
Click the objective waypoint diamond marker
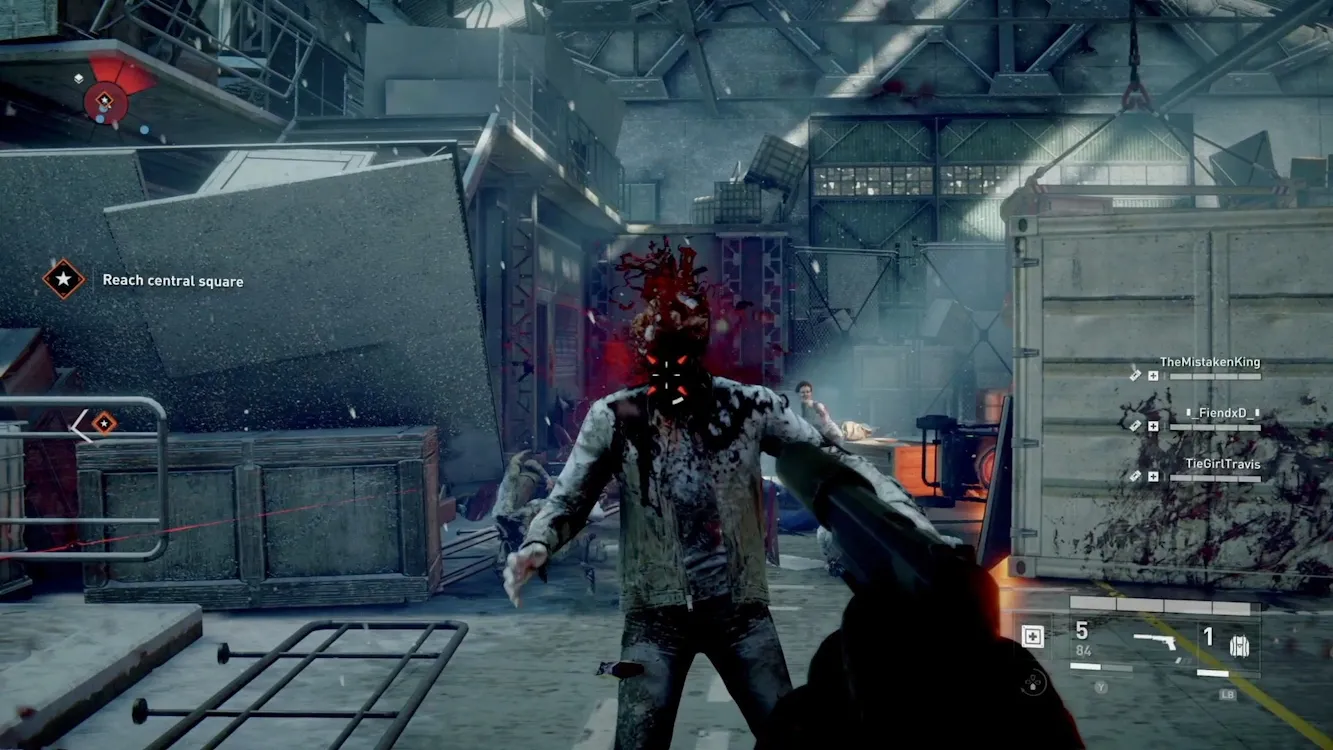[x=104, y=424]
